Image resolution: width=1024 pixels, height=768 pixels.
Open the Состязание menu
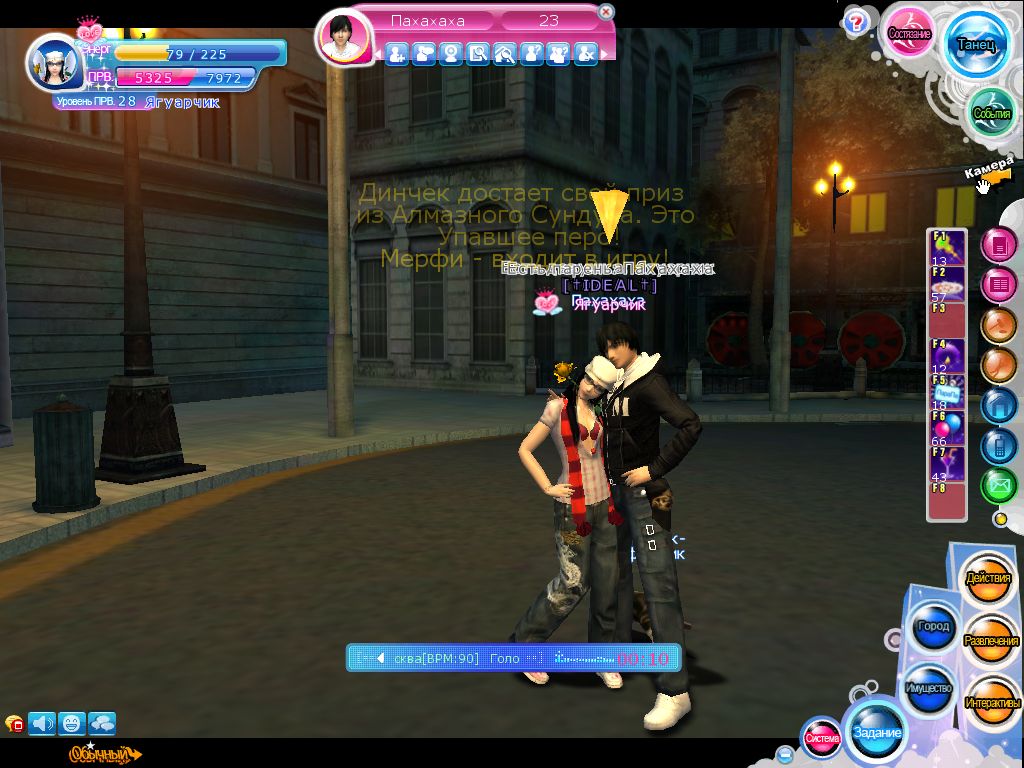909,32
